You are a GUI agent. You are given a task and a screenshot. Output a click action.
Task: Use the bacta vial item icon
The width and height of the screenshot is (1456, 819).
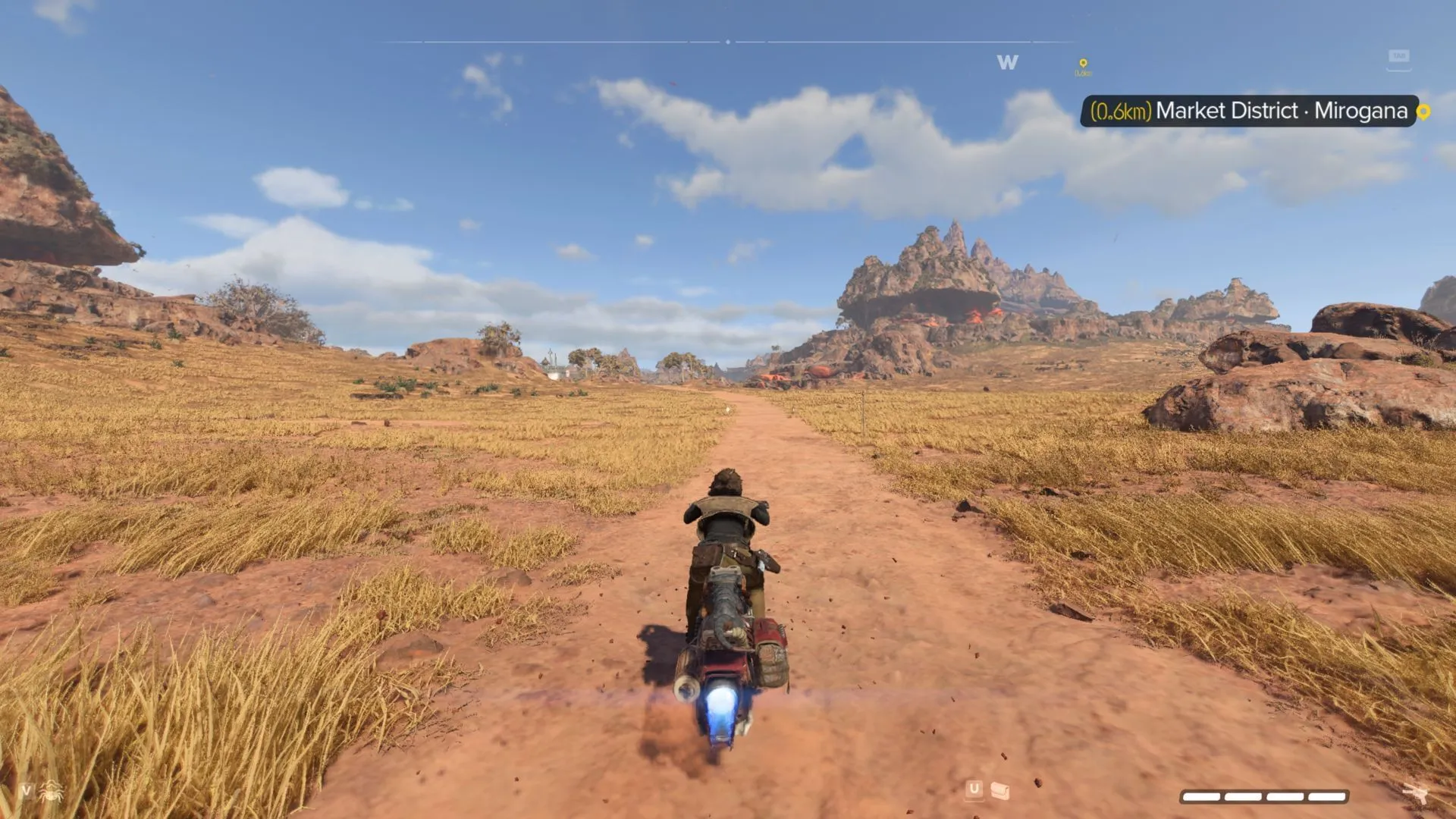[1000, 791]
